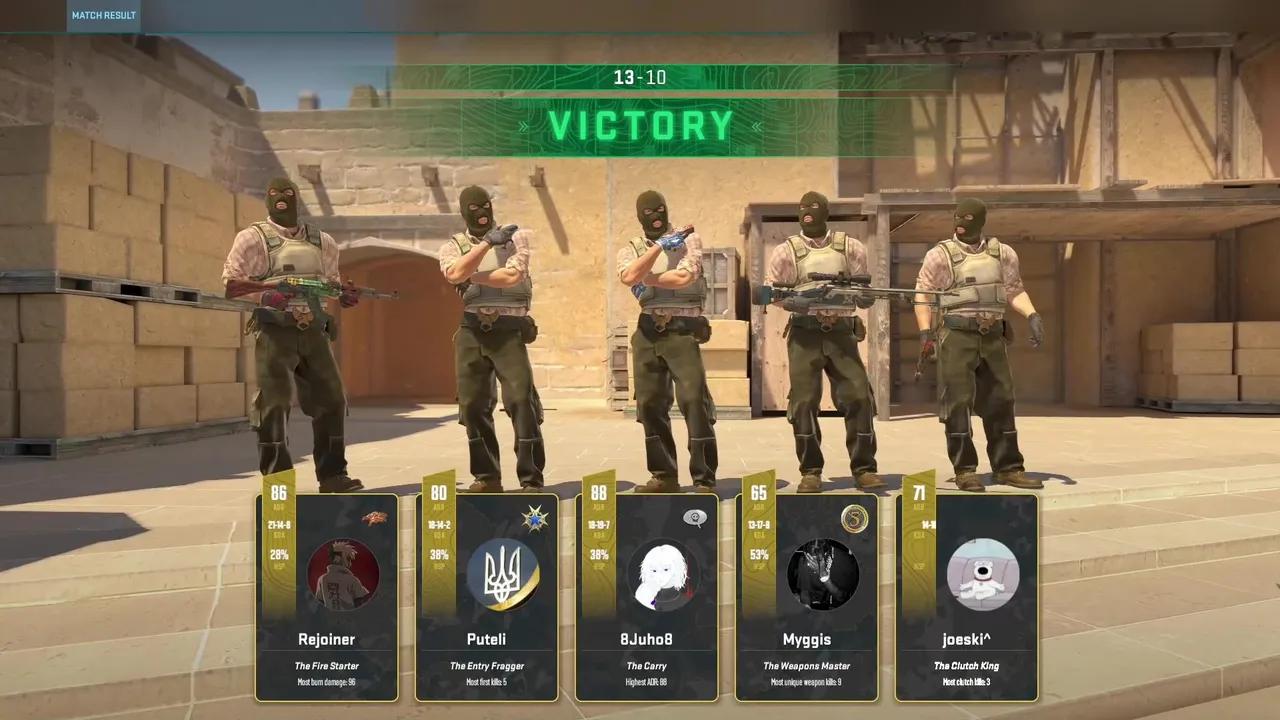1280x720 pixels.
Task: Choose the 8Juho8 Carry card
Action: click(x=647, y=640)
